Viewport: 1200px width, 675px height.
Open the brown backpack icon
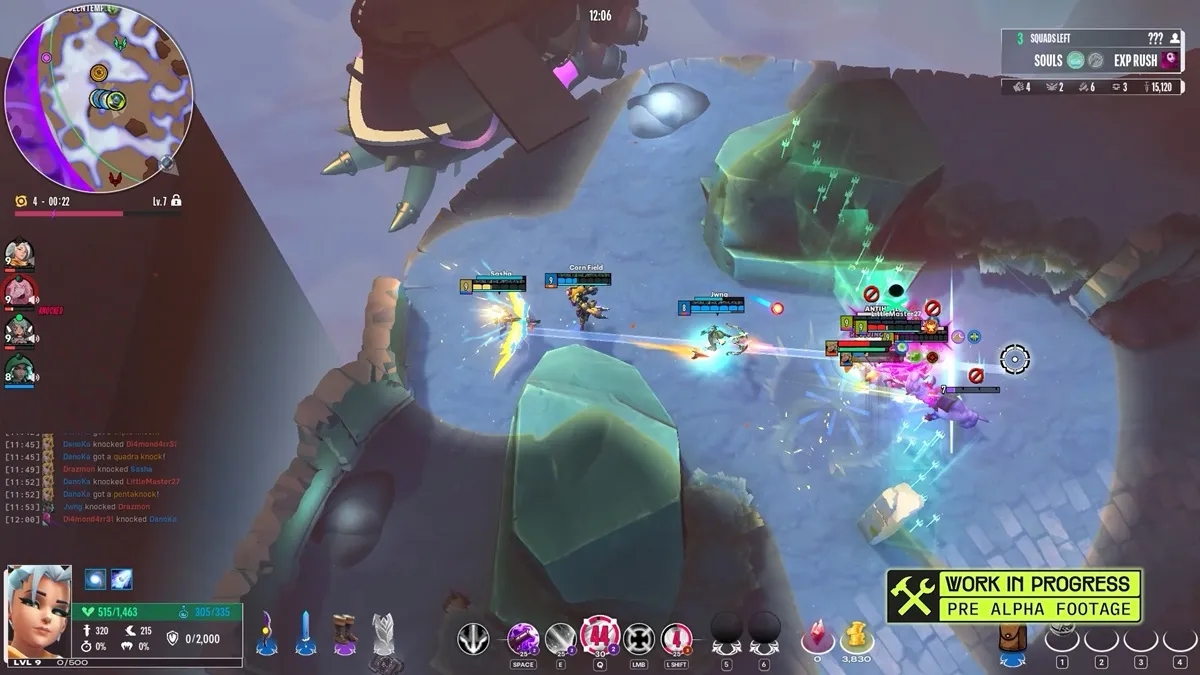(1013, 639)
